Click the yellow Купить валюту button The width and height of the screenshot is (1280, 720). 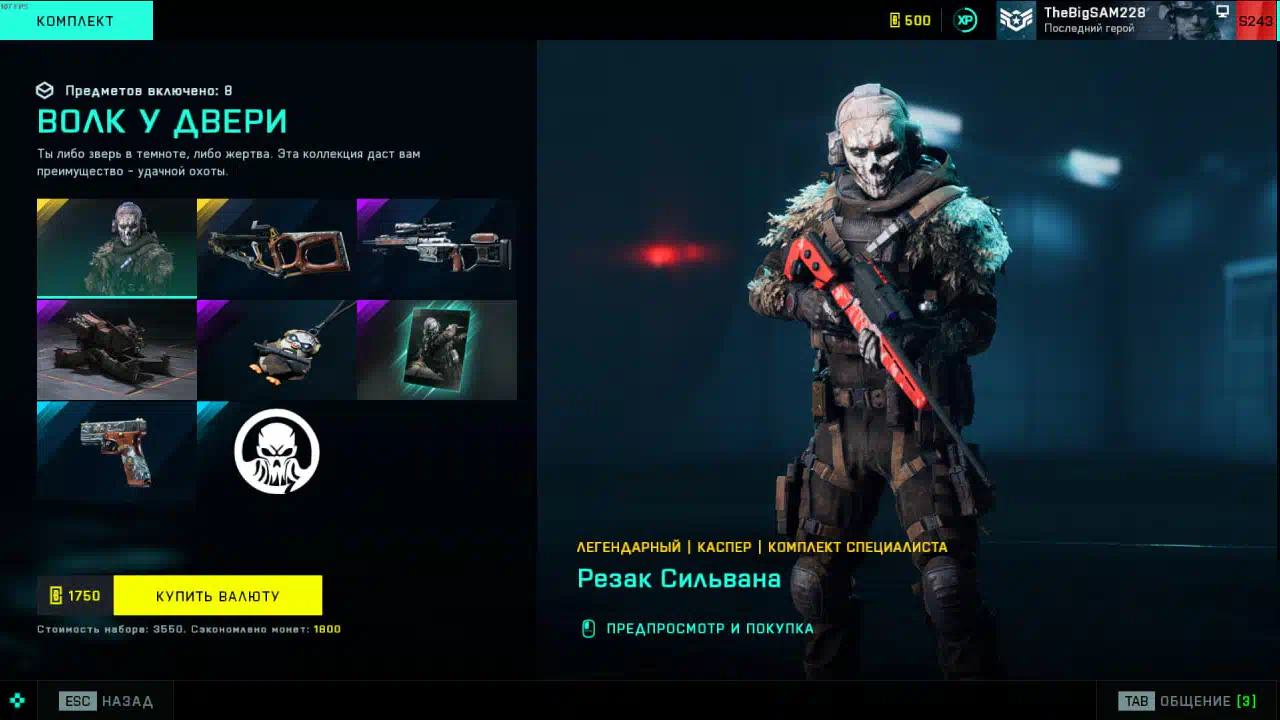[x=218, y=596]
